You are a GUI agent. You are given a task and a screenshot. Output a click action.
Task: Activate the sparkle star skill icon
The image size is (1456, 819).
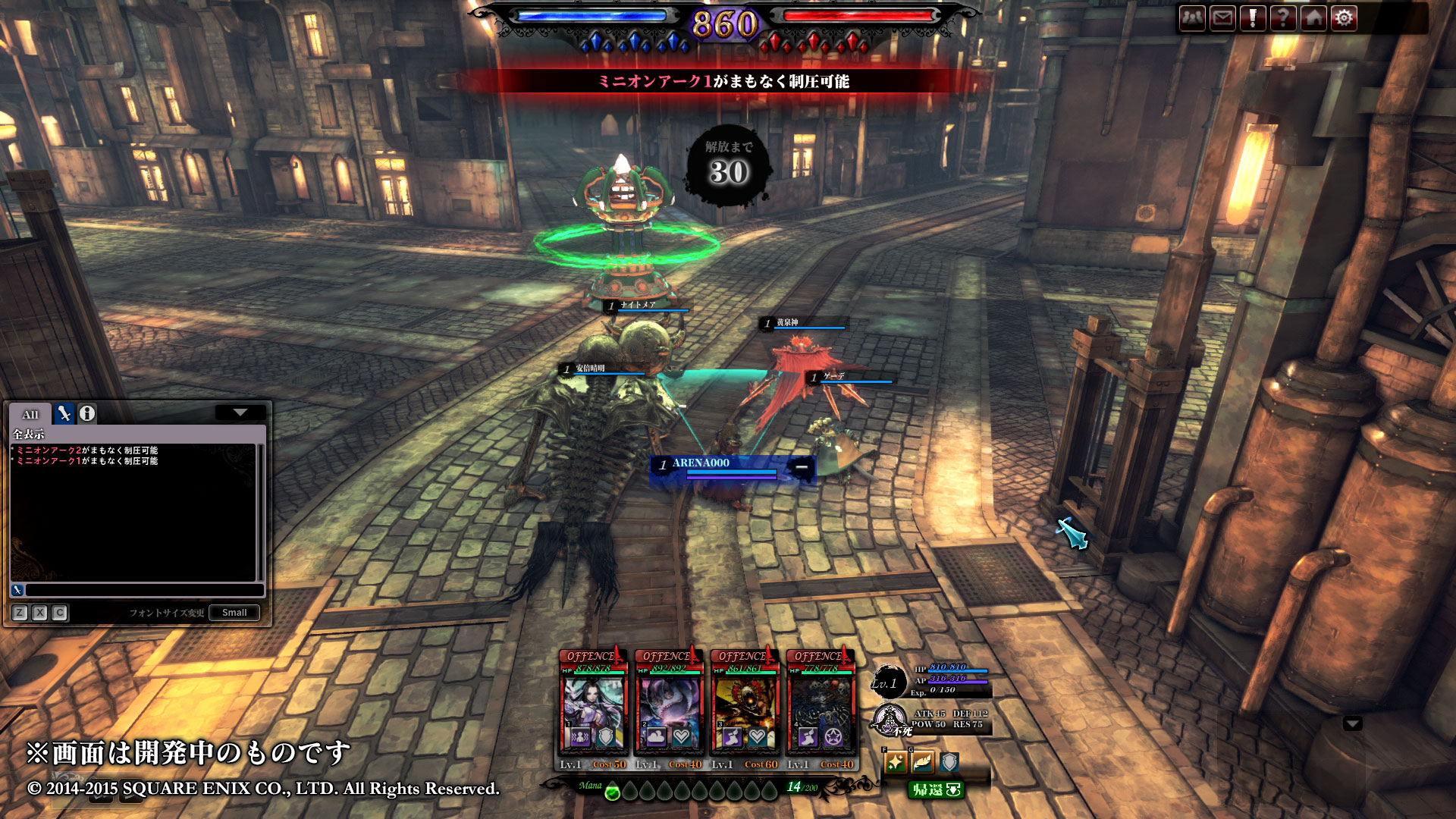click(896, 762)
